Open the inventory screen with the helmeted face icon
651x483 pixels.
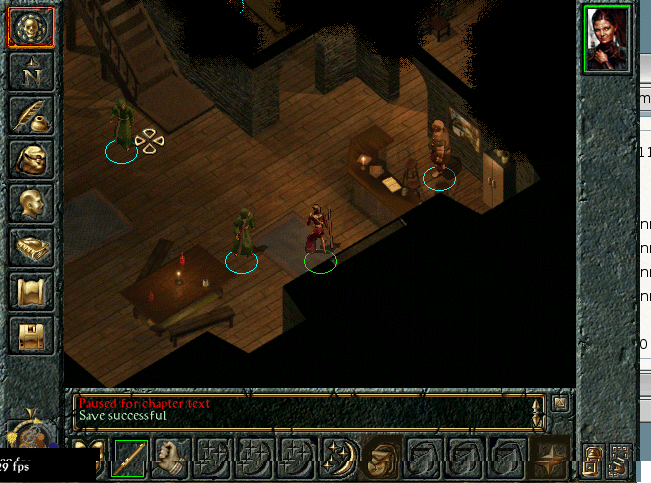click(x=30, y=158)
